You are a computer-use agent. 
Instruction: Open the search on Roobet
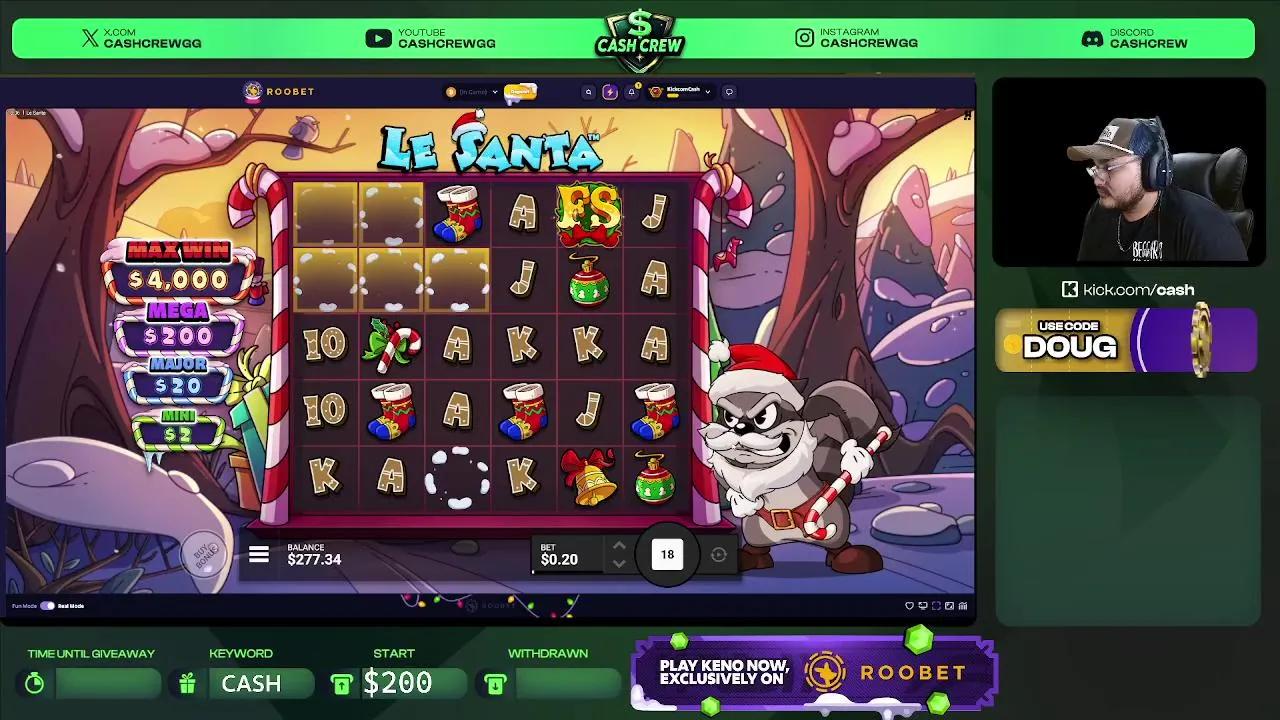[588, 92]
